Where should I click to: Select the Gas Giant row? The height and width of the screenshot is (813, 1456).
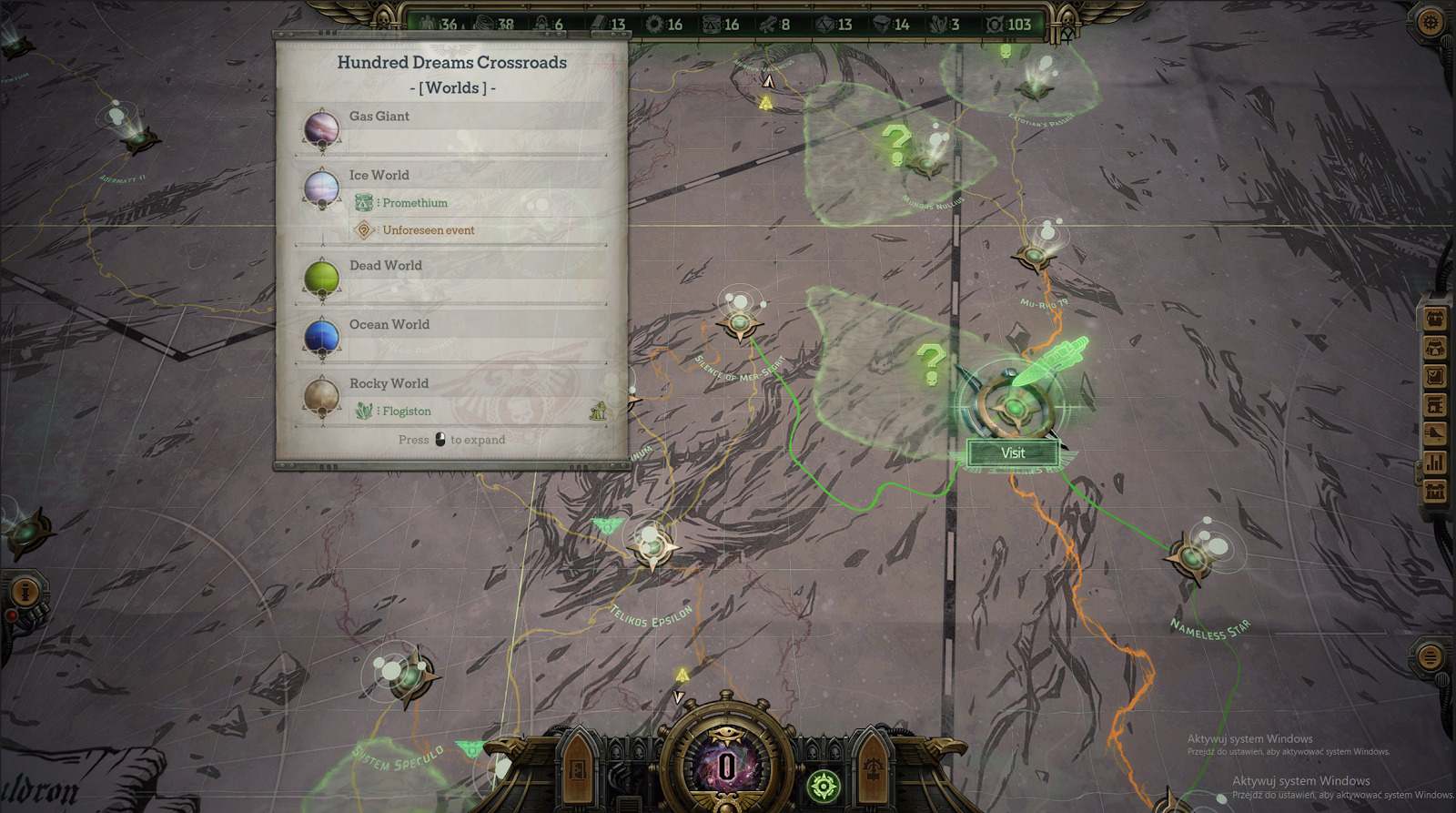pyautogui.click(x=452, y=117)
